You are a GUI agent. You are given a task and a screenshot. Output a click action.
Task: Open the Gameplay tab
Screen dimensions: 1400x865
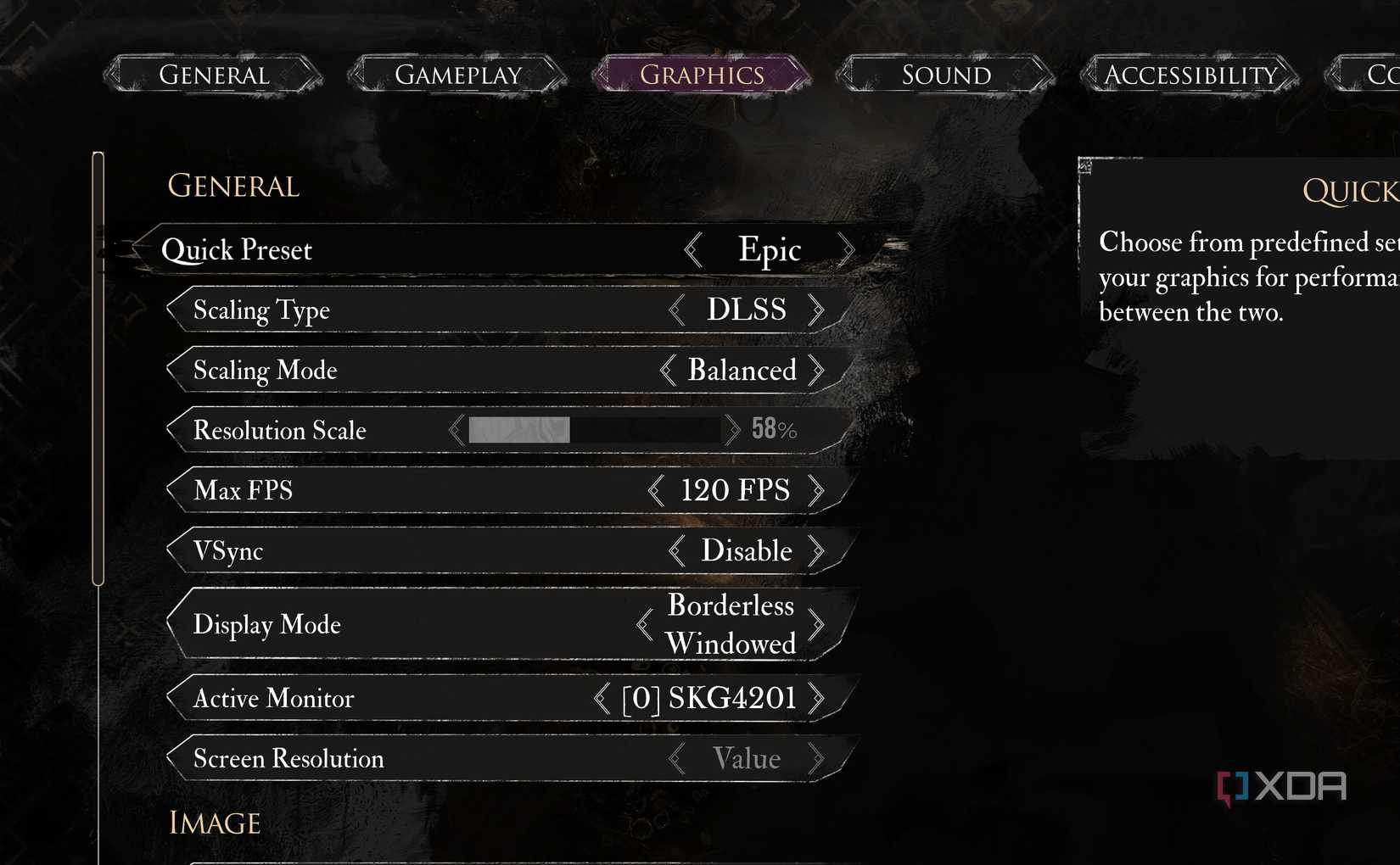[x=458, y=75]
